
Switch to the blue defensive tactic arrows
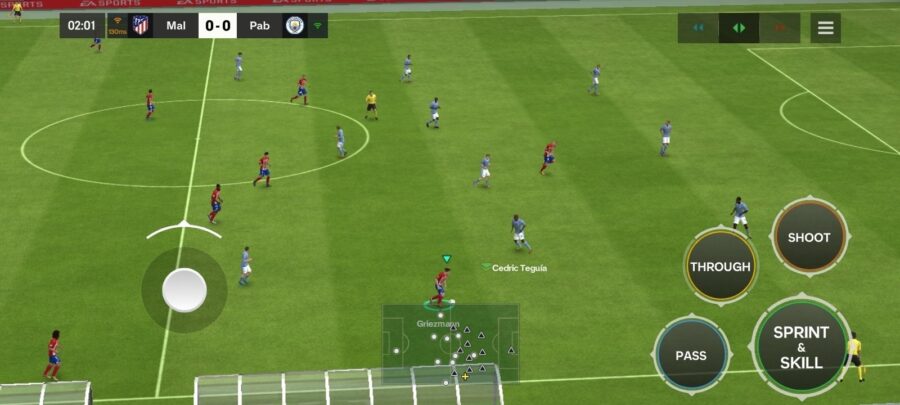coord(698,28)
